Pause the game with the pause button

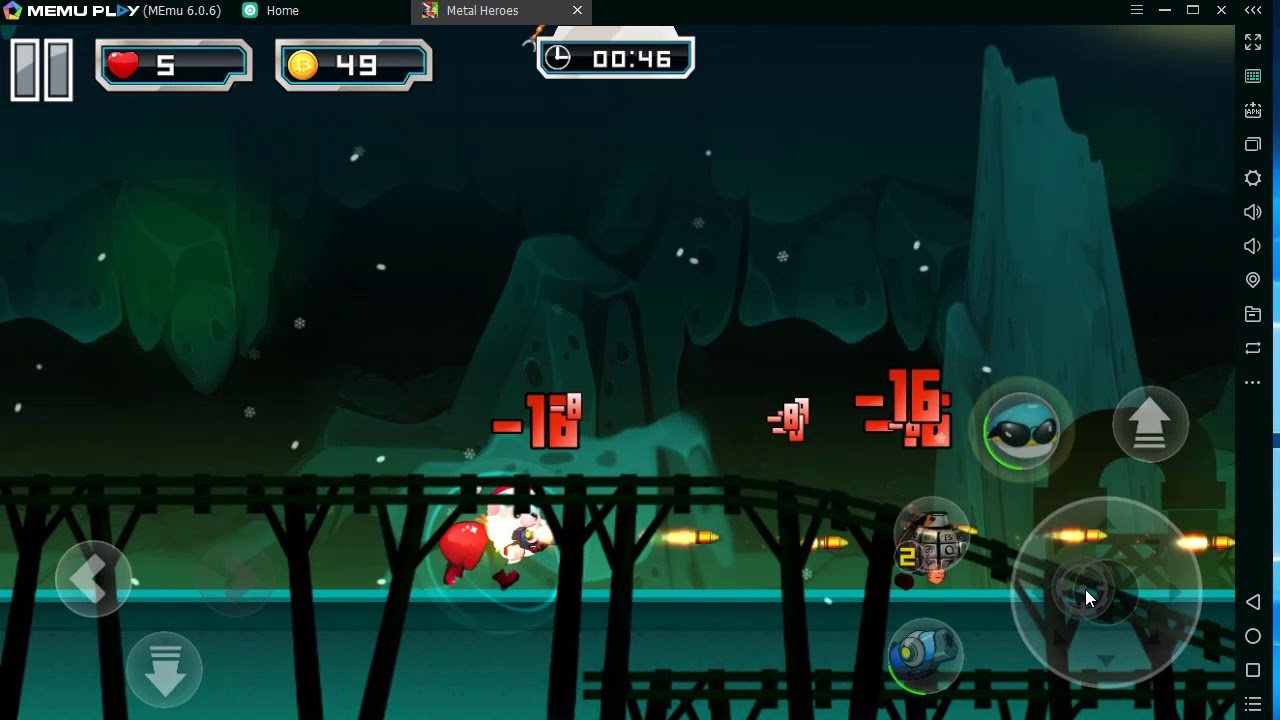tap(42, 70)
